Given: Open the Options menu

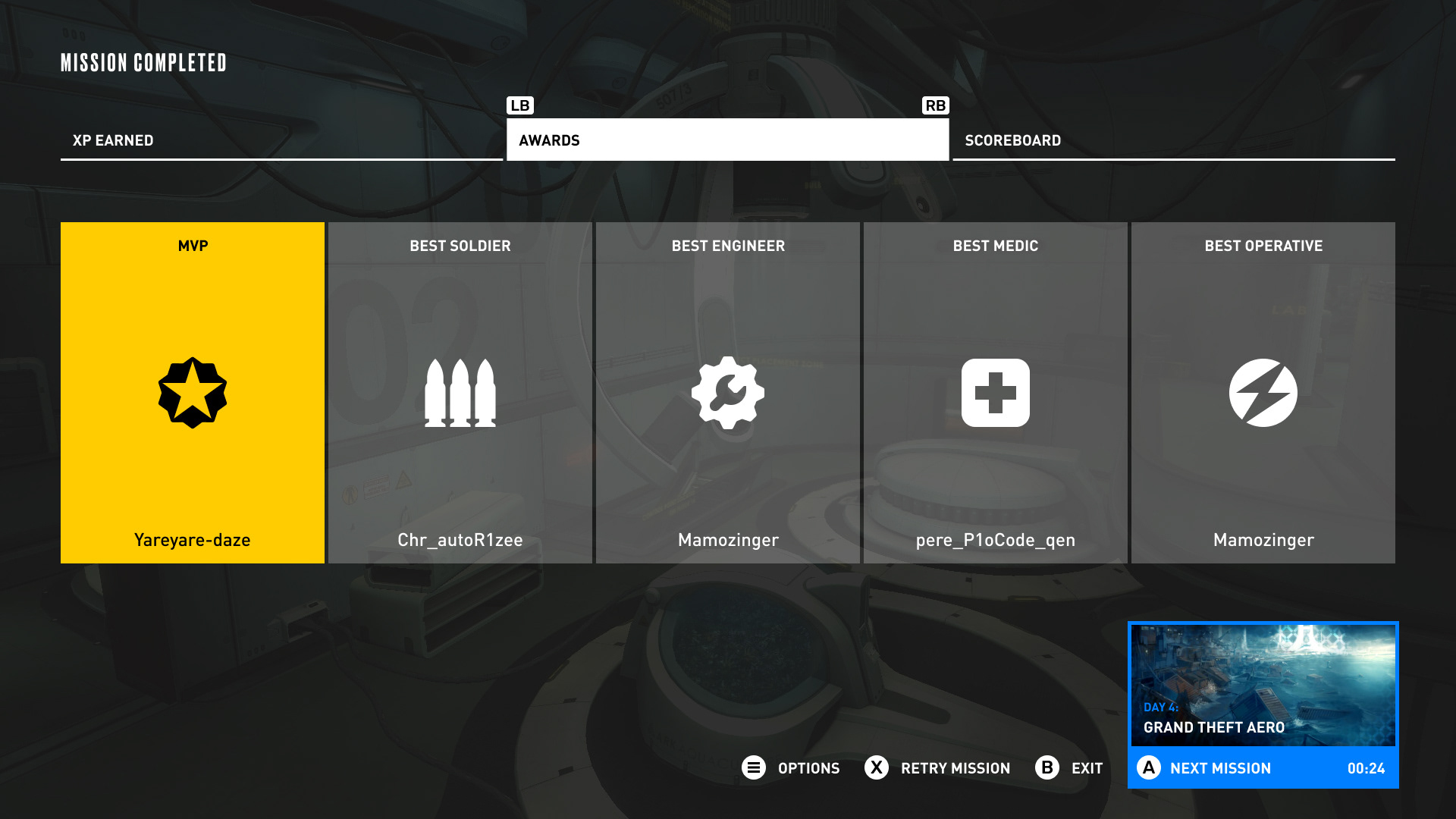Looking at the screenshot, I should [x=791, y=768].
